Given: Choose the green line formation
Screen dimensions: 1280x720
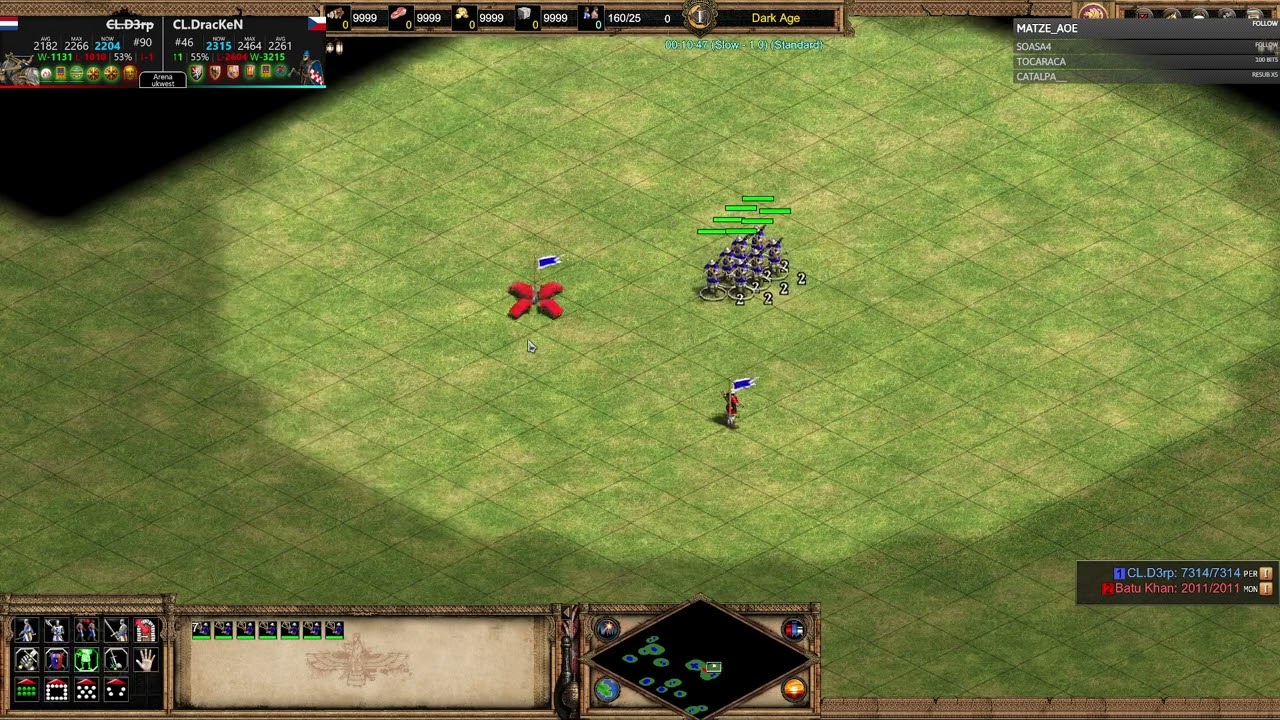Looking at the screenshot, I should [x=27, y=690].
